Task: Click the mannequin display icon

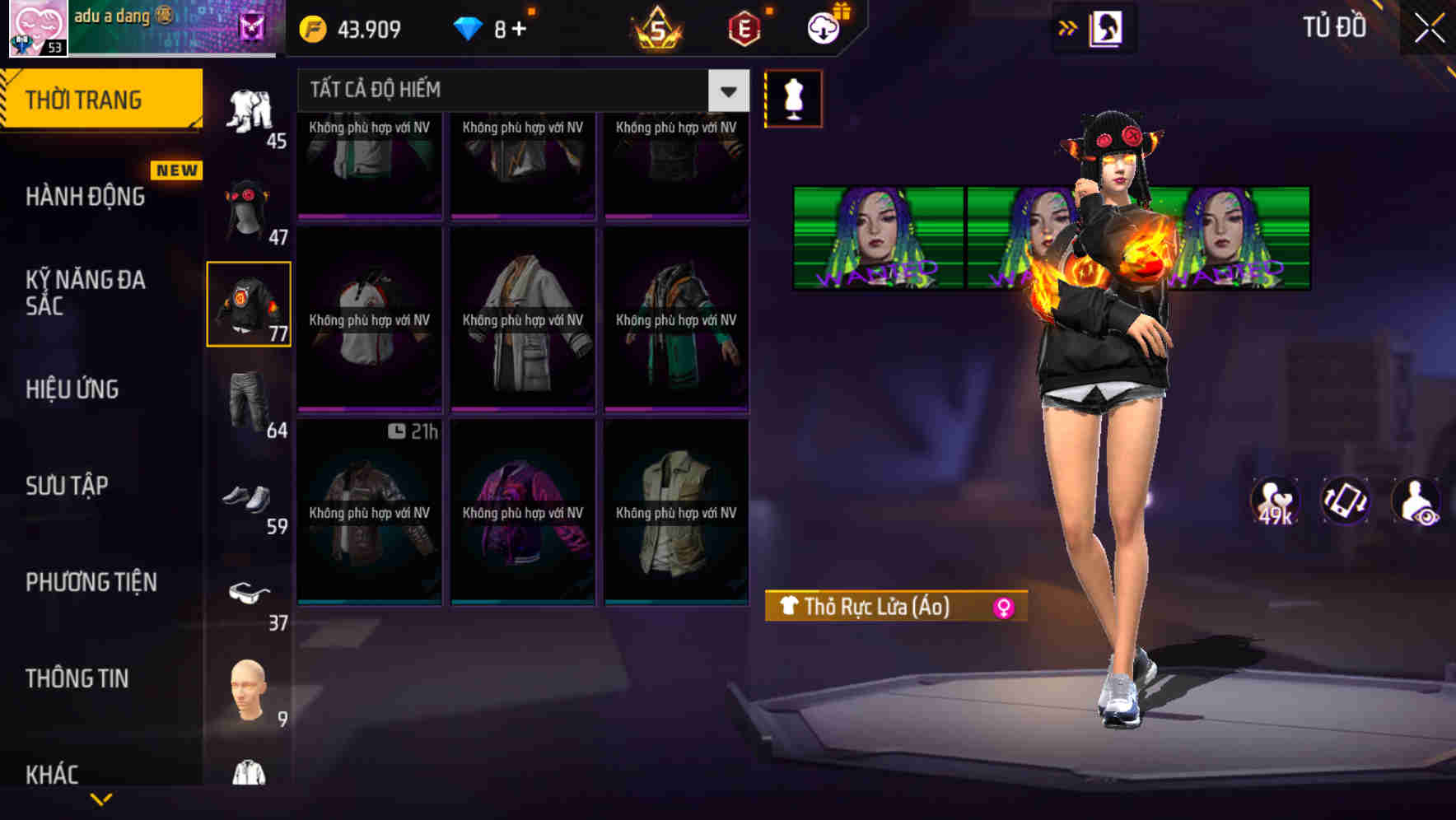Action: click(792, 98)
